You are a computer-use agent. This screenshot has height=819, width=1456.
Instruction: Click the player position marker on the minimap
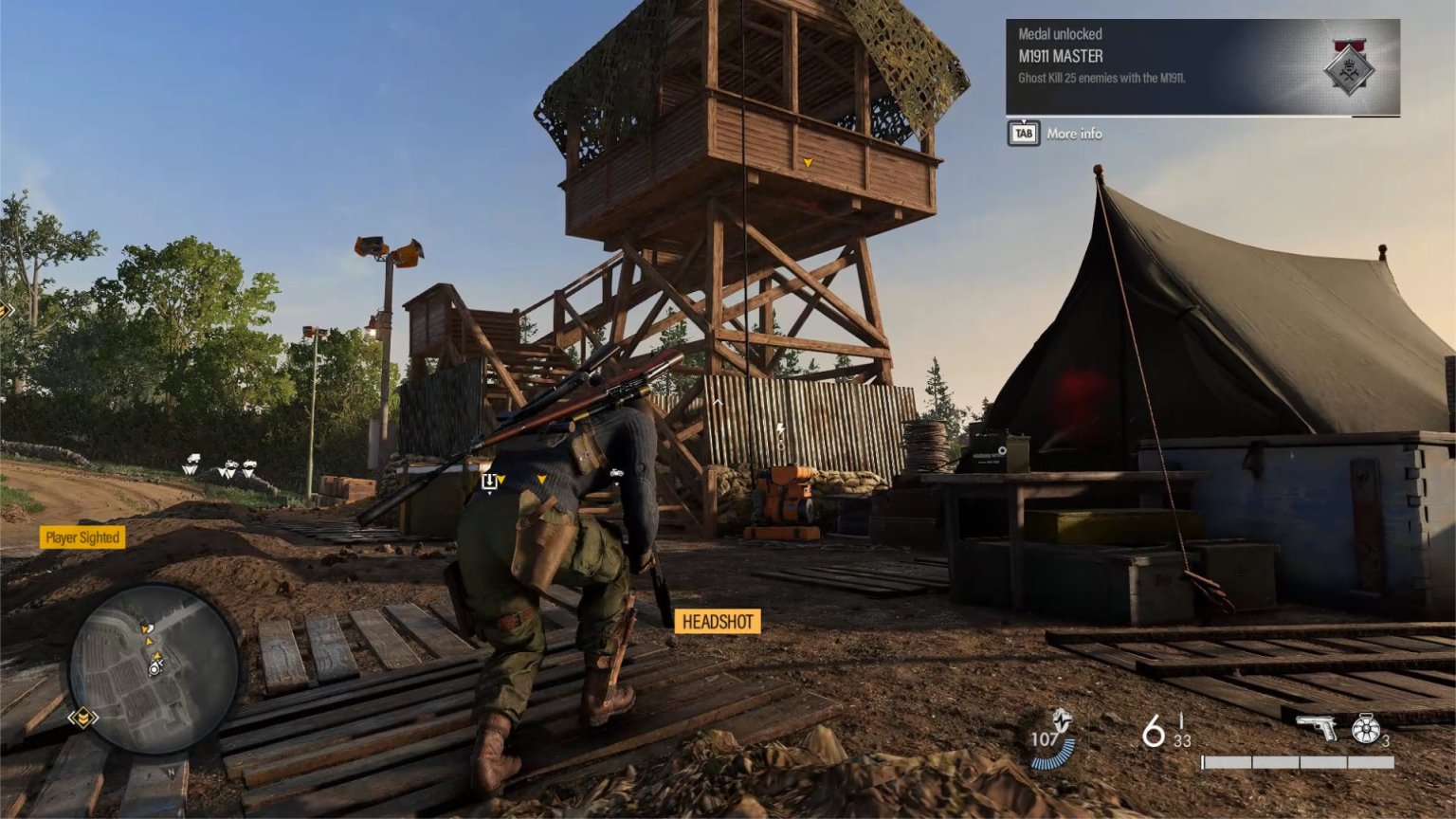click(x=155, y=667)
